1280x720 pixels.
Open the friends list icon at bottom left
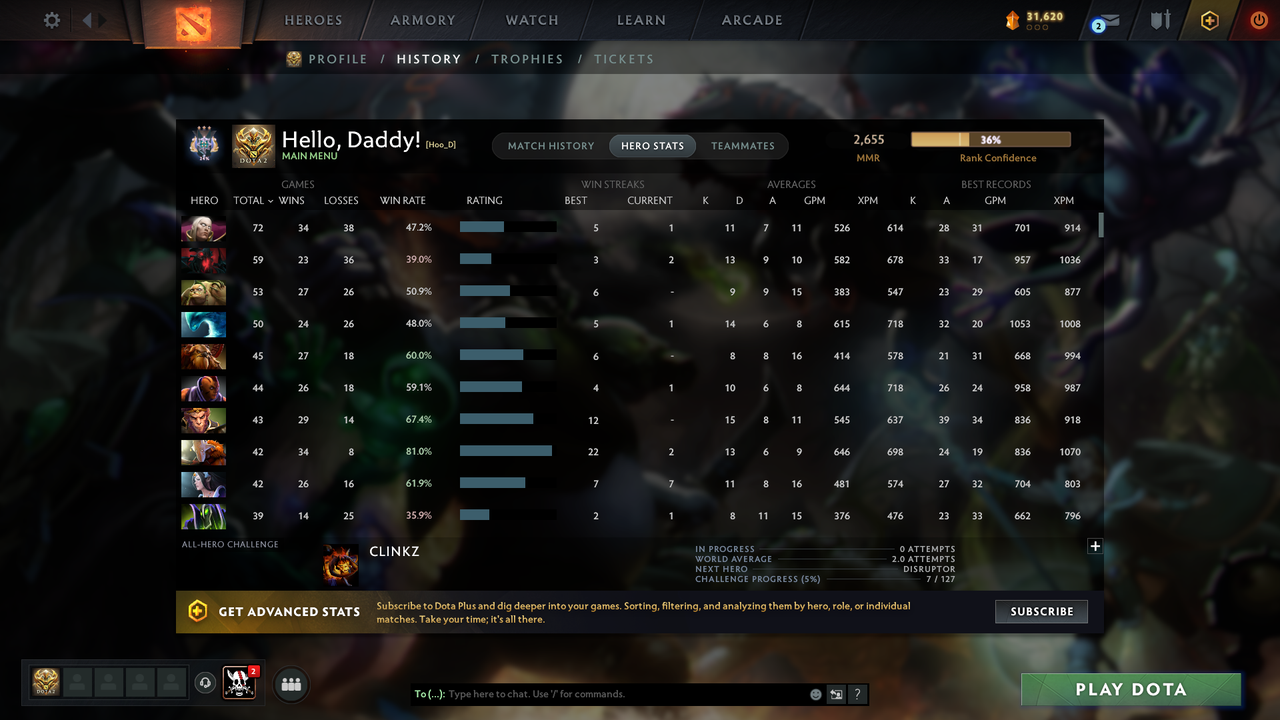291,684
